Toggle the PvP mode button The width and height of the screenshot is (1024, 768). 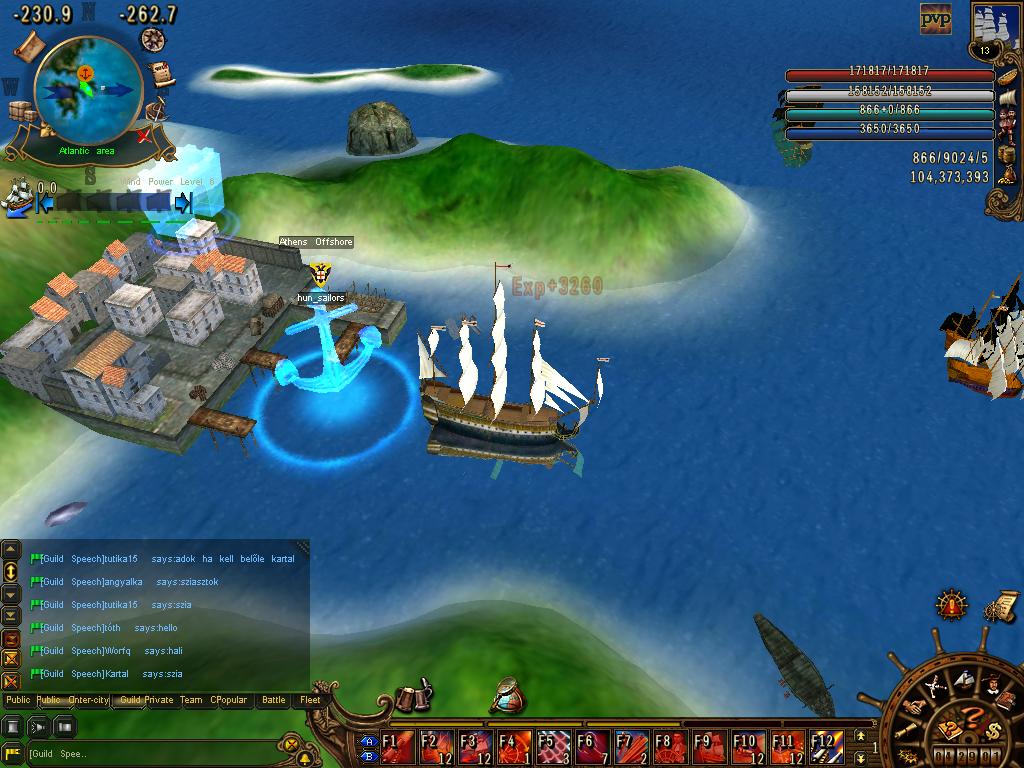[935, 19]
